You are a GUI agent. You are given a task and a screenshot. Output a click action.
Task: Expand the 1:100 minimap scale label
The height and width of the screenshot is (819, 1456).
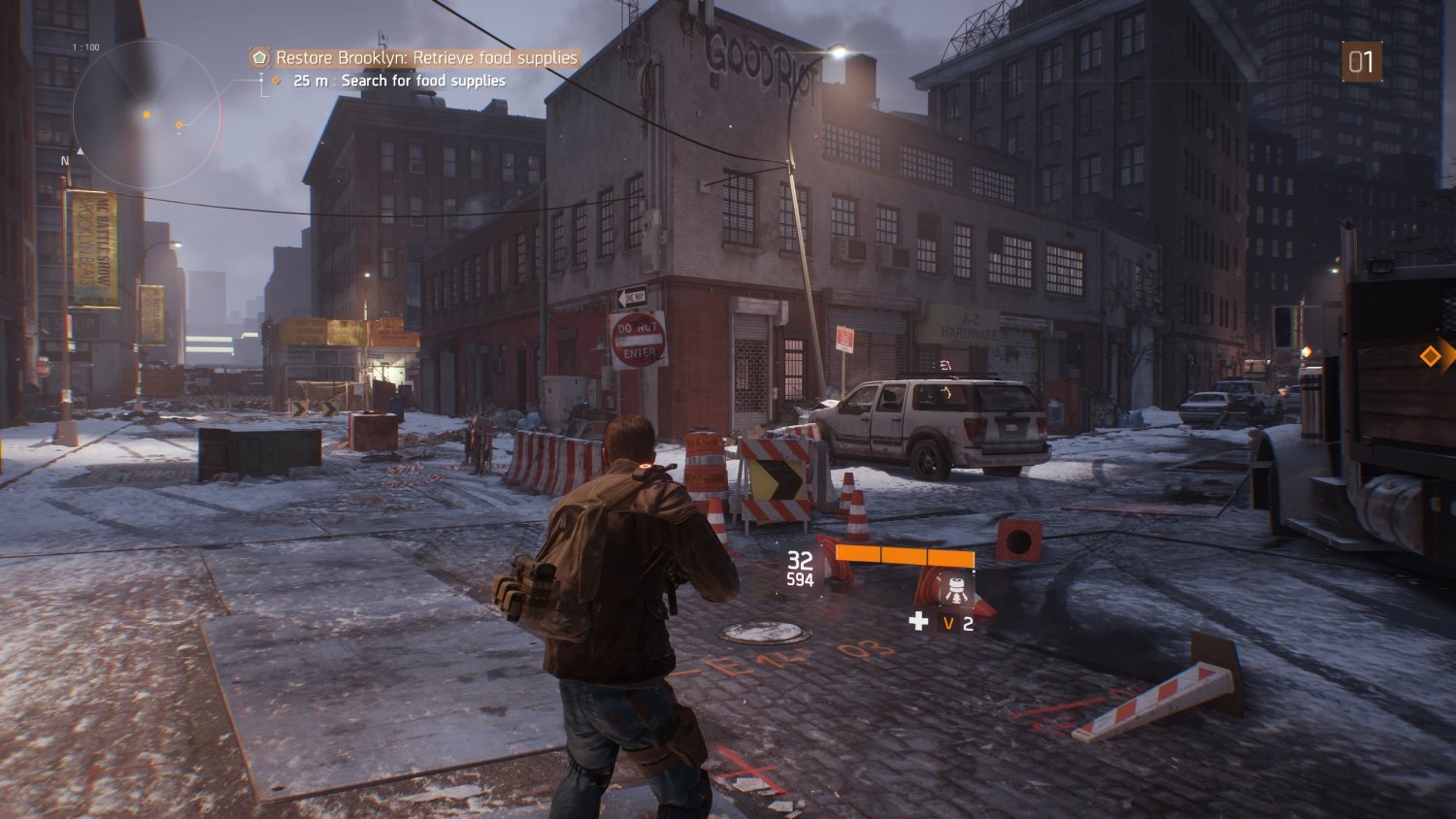coord(84,47)
